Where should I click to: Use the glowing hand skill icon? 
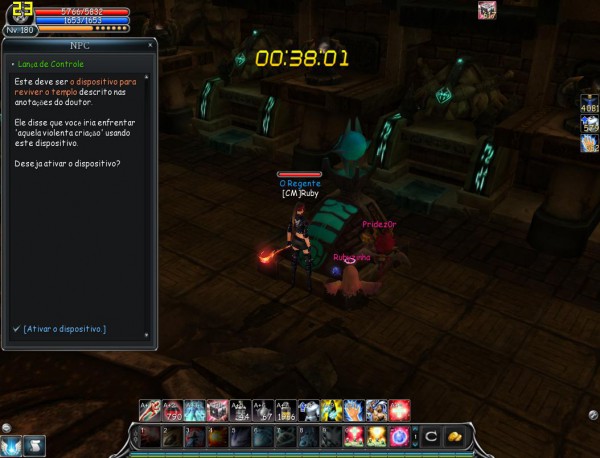(x=353, y=410)
